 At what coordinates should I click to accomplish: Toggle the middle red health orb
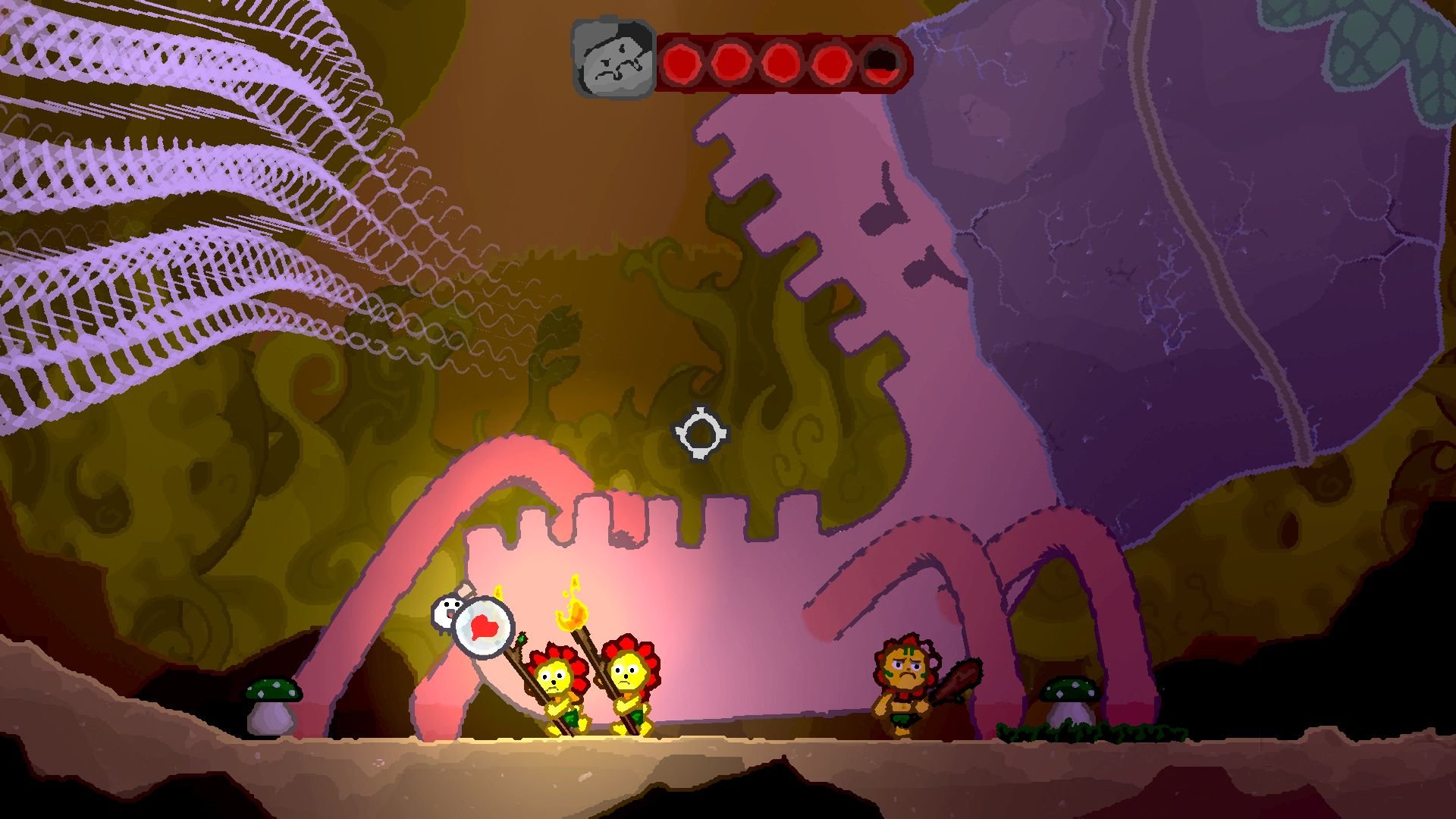[x=780, y=61]
